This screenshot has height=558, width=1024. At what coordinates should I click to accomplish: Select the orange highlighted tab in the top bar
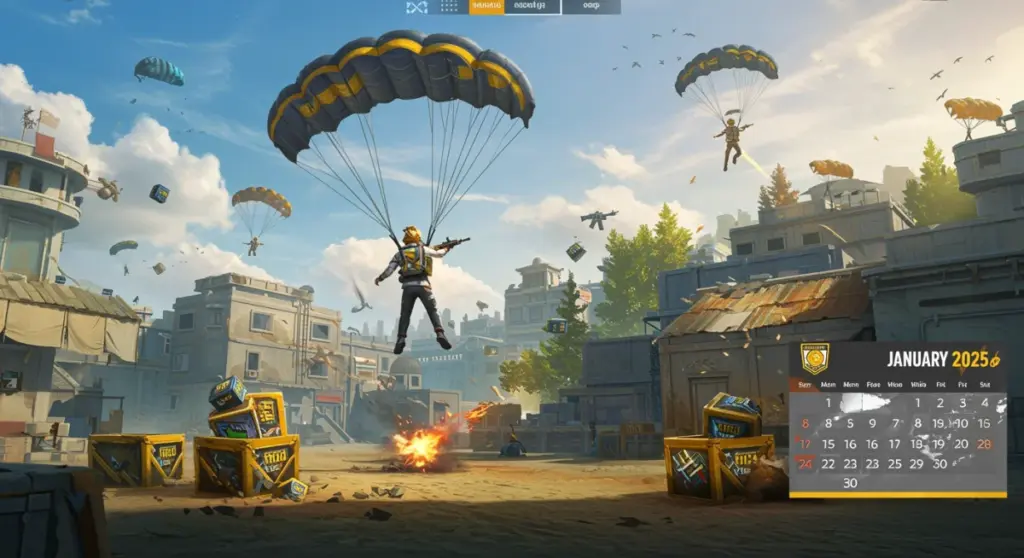point(486,7)
